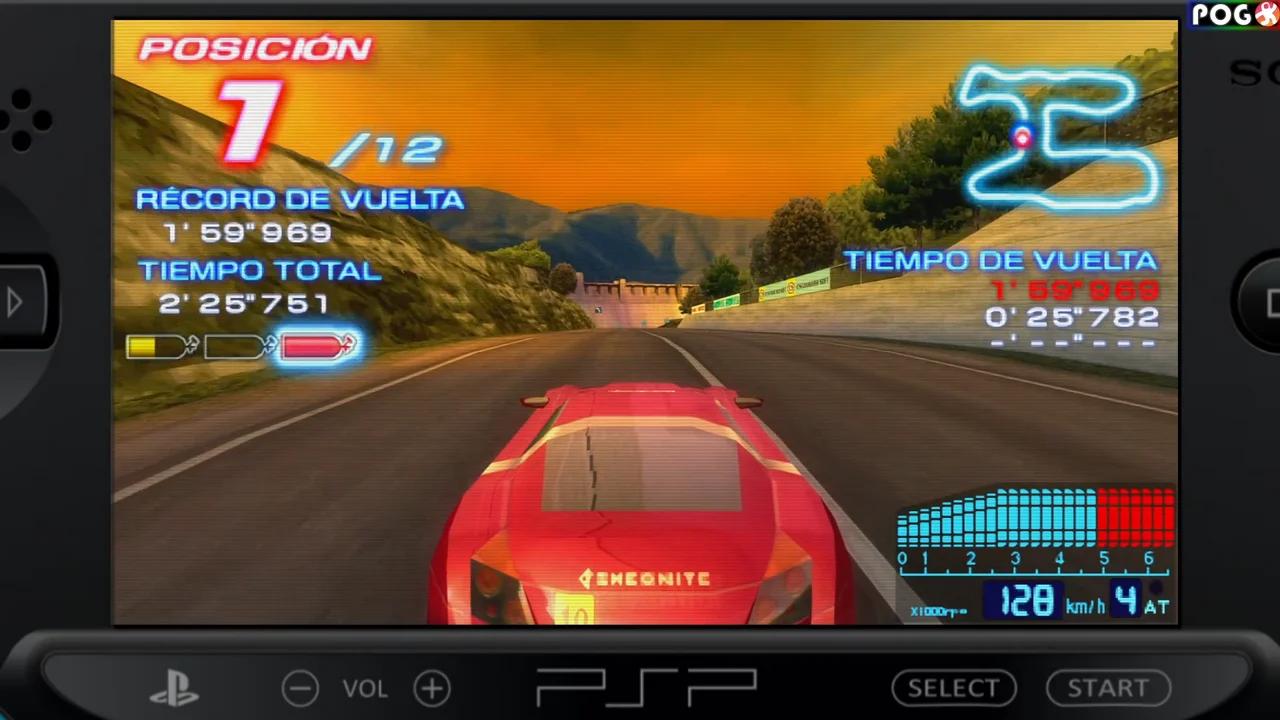Toggle the empty middle nitrous capsule
1280x720 pixels.
(238, 346)
